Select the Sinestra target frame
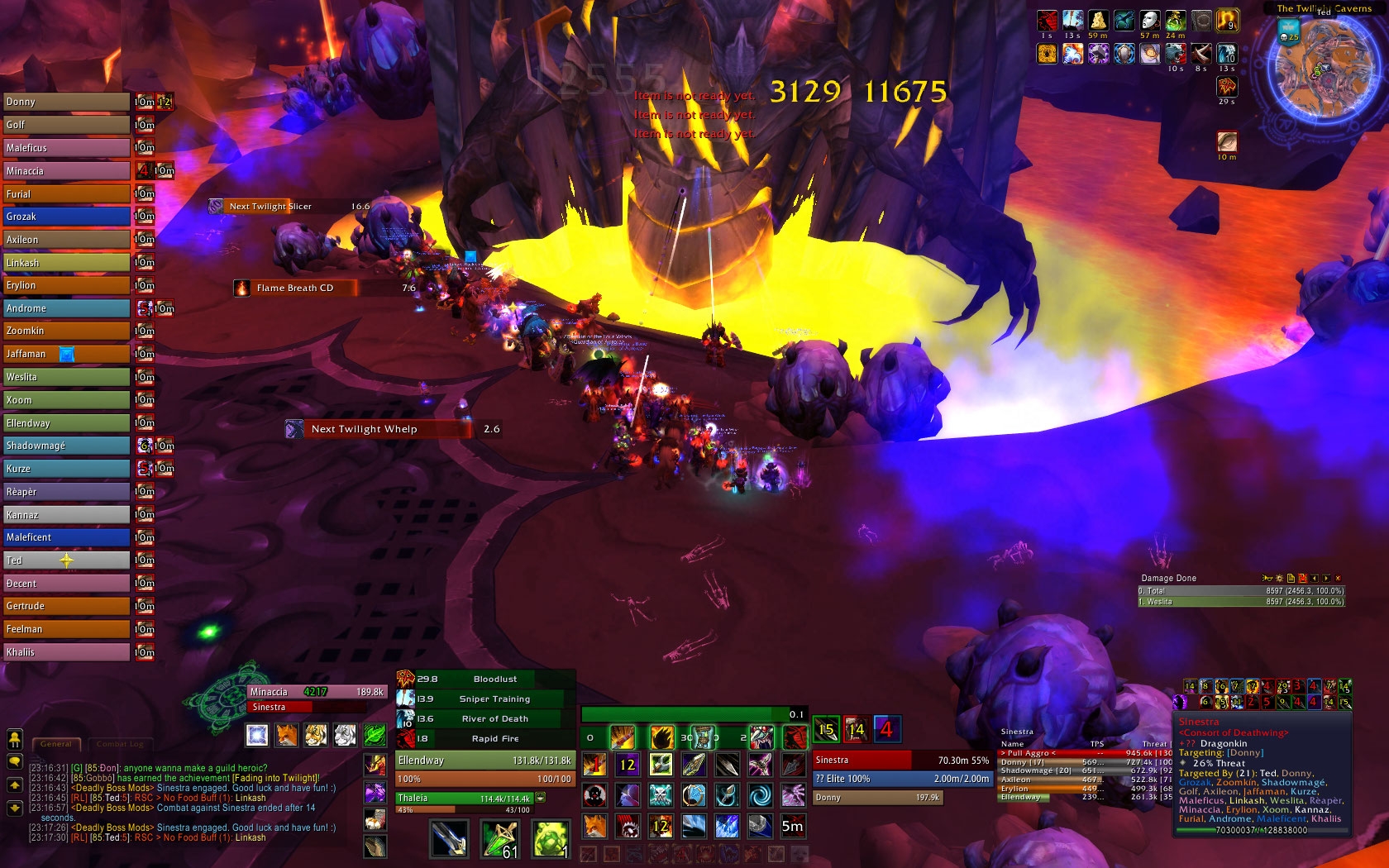The height and width of the screenshot is (868, 1389). click(x=901, y=760)
